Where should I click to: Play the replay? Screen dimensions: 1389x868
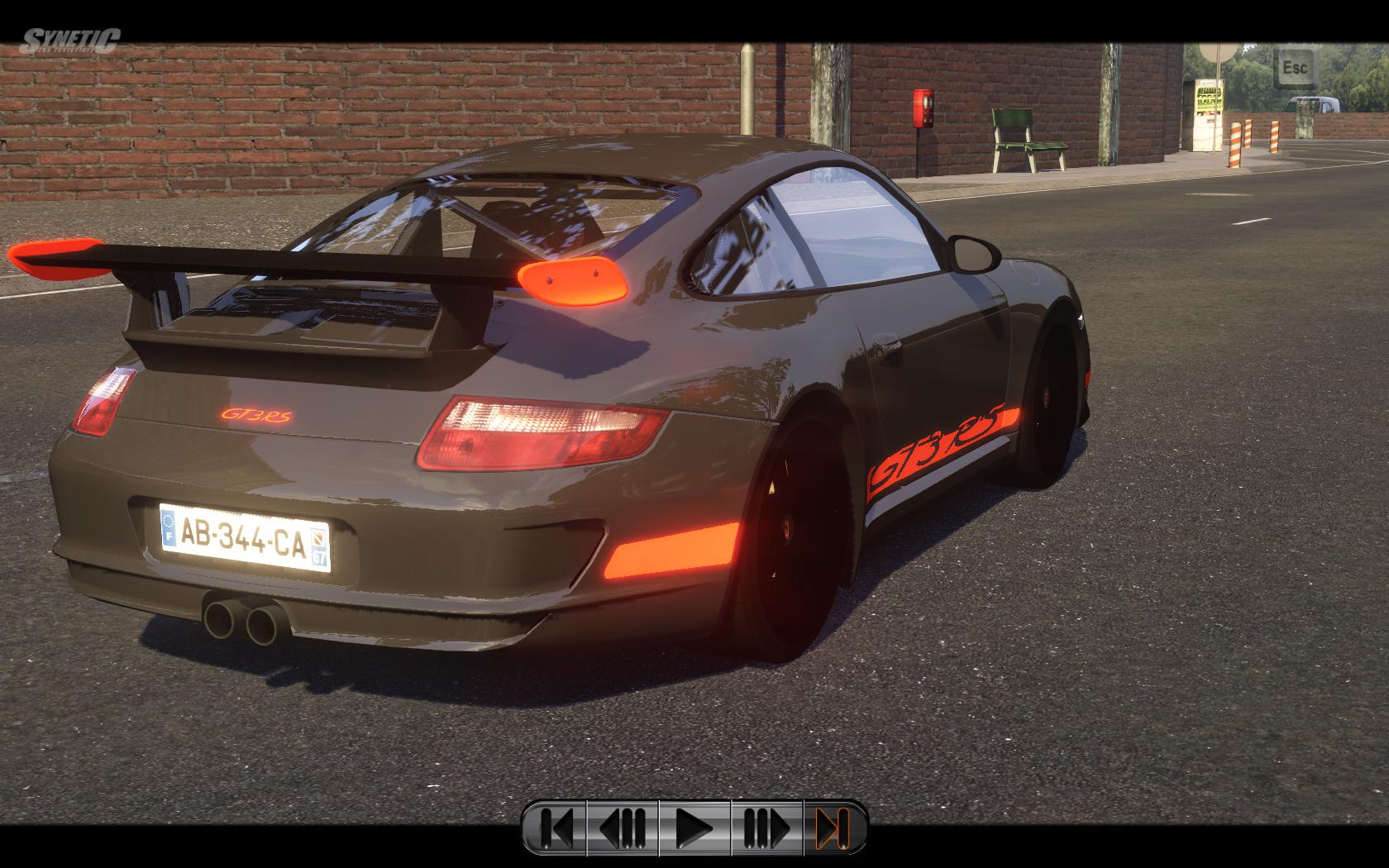click(694, 827)
